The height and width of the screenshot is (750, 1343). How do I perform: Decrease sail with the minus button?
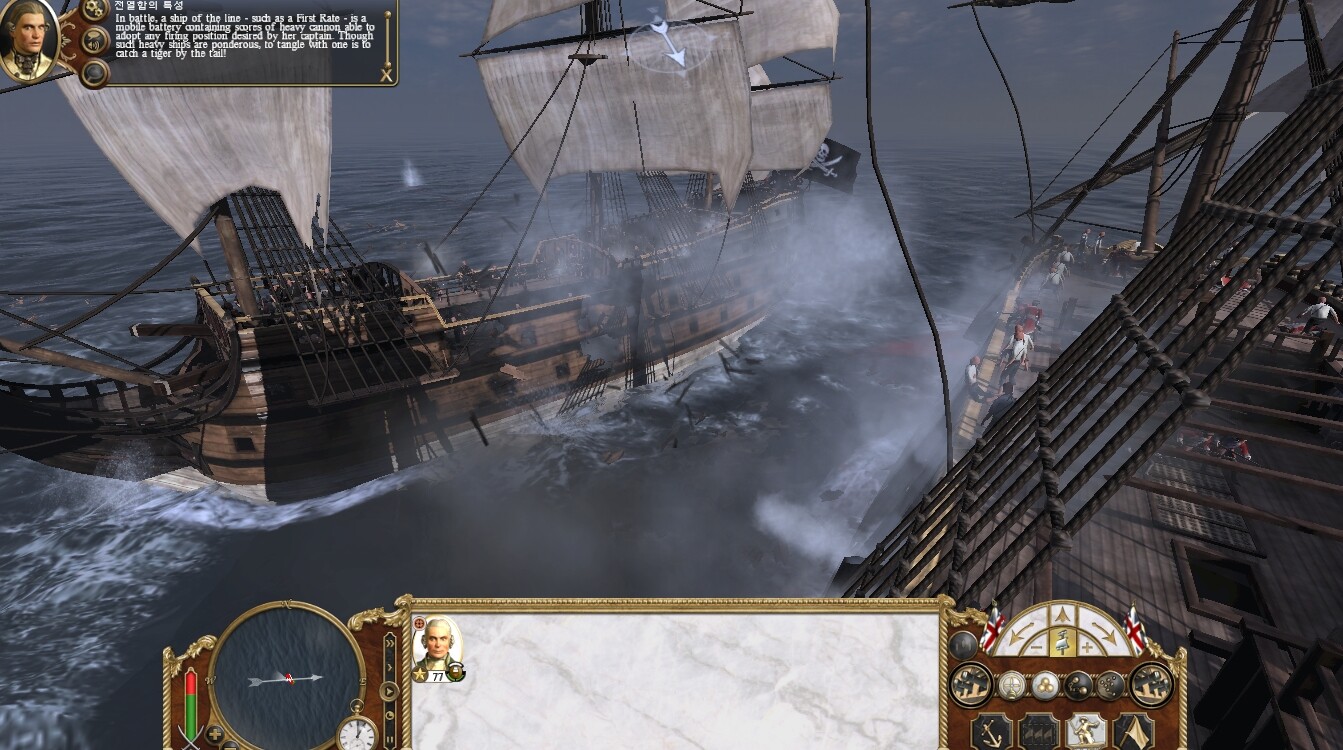[1038, 648]
